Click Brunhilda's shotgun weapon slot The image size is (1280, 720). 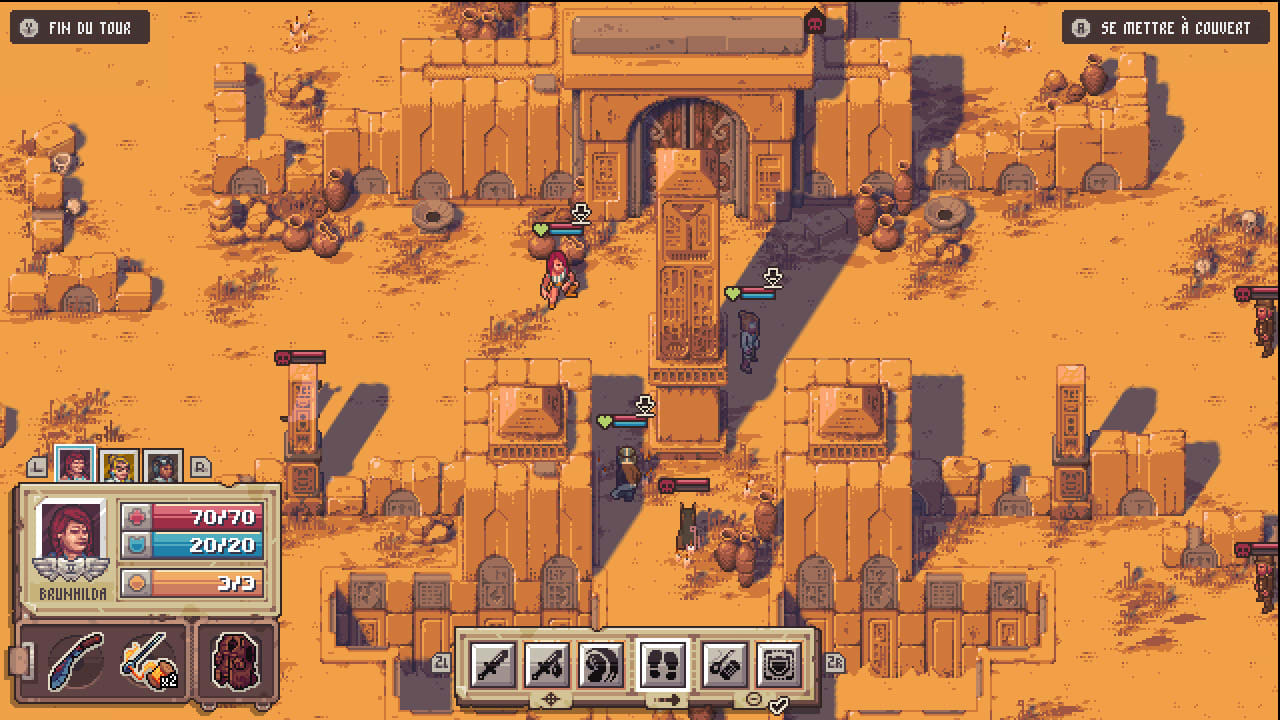pyautogui.click(x=74, y=662)
